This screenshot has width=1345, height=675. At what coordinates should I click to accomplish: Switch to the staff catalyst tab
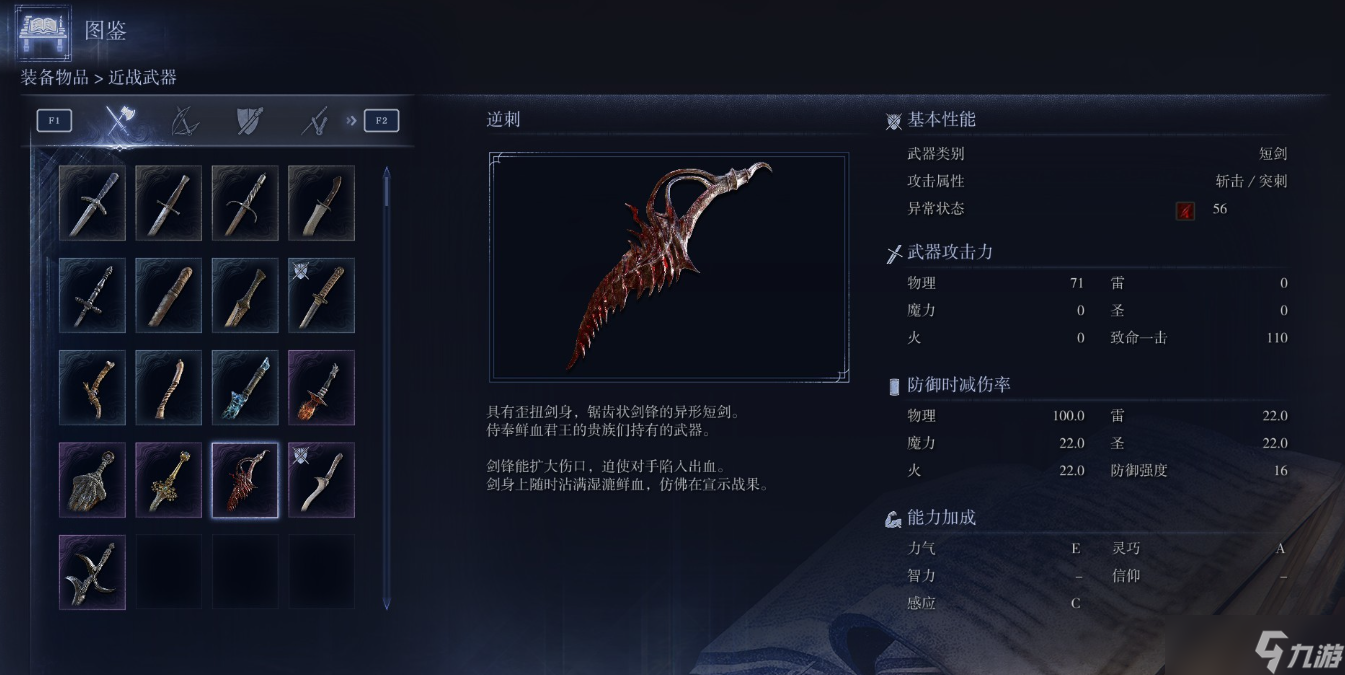point(315,121)
